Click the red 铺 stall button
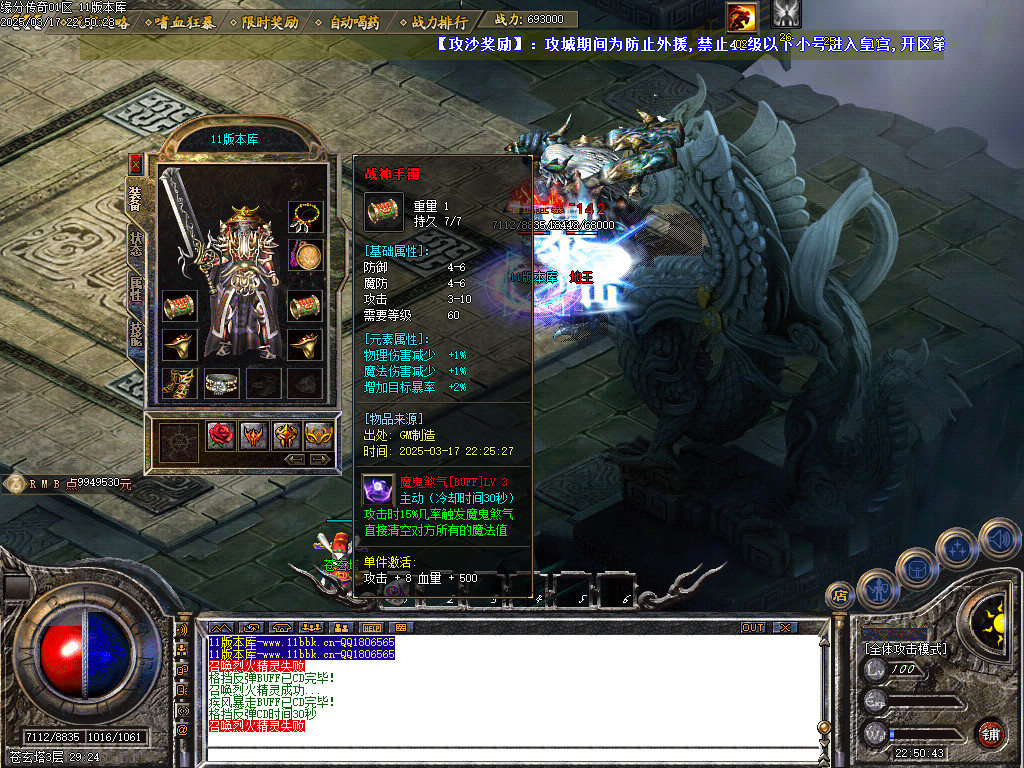Viewport: 1024px width, 768px height. coord(990,733)
